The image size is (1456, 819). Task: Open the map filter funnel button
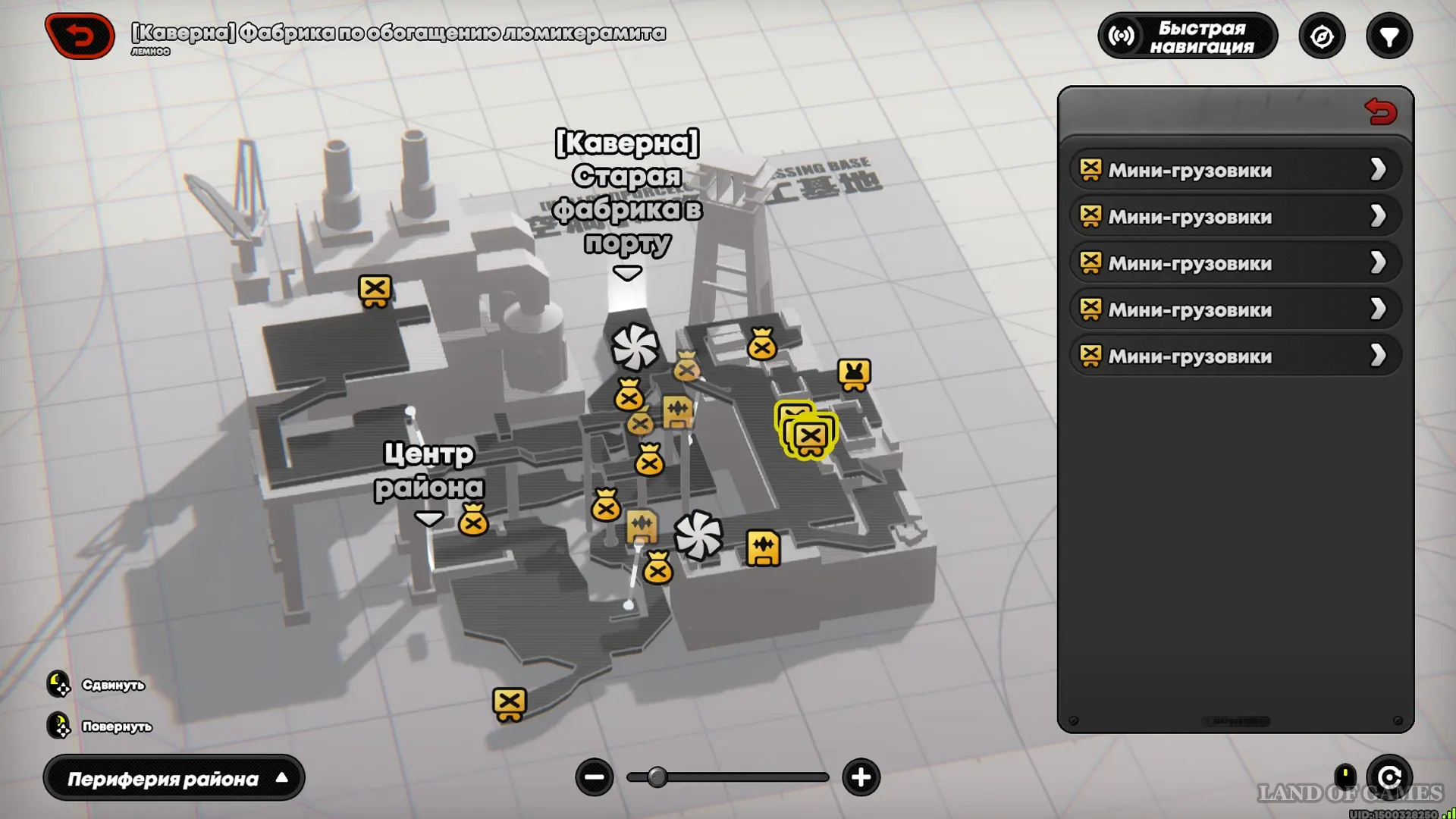(1389, 36)
